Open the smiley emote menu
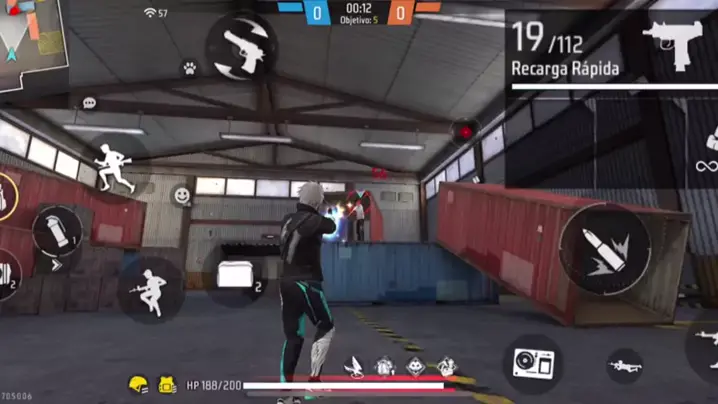 click(x=181, y=195)
